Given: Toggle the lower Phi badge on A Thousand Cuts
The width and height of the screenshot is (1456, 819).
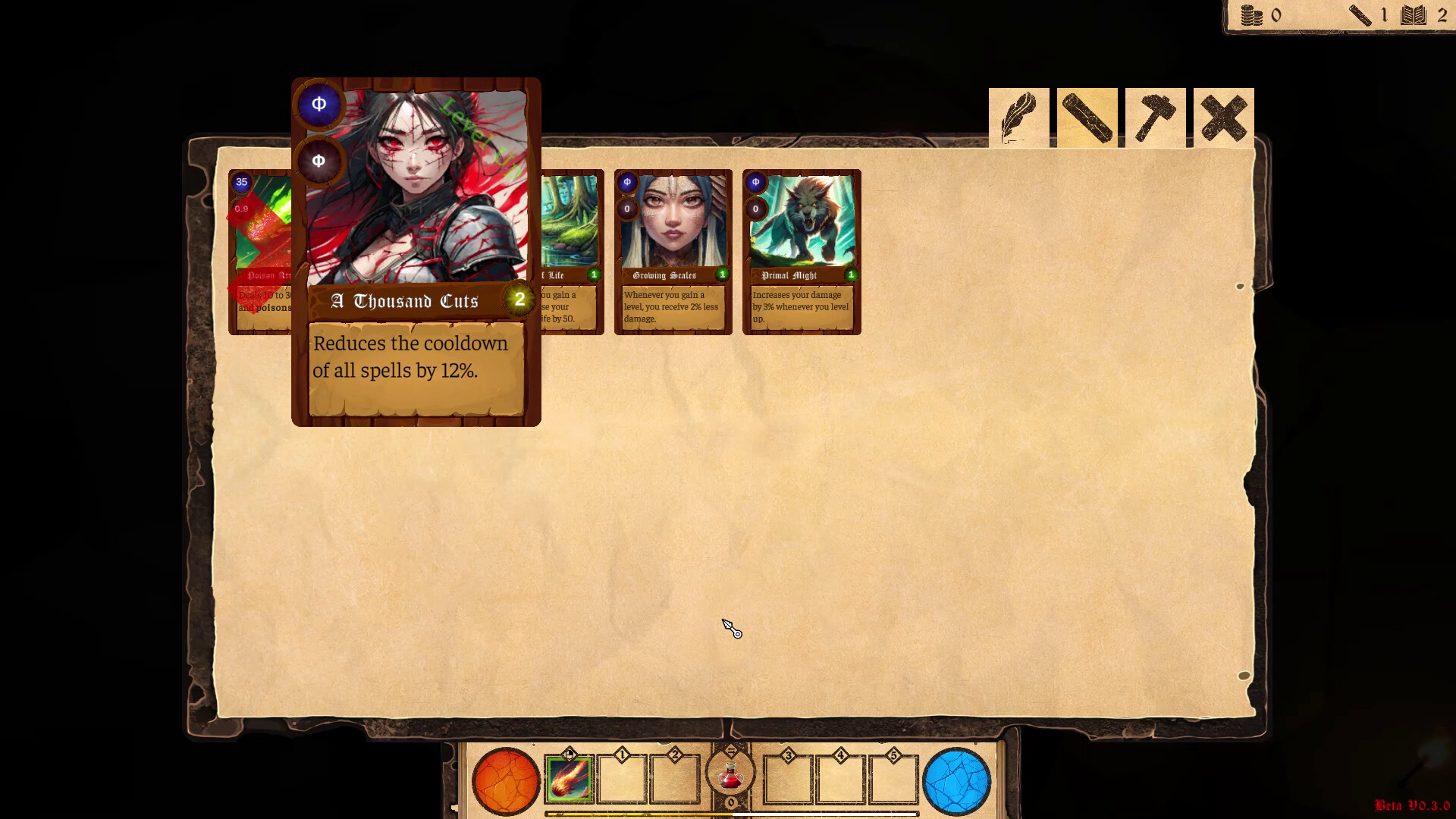Looking at the screenshot, I should point(319,159).
